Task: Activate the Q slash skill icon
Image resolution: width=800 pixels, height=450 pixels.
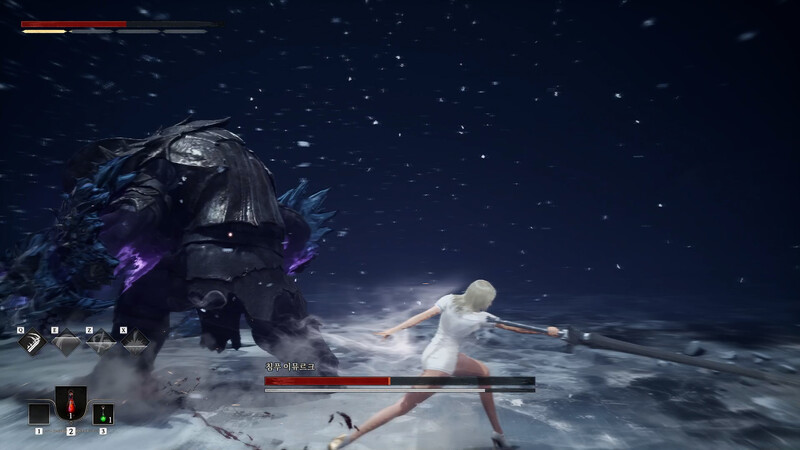Action: [x=32, y=342]
